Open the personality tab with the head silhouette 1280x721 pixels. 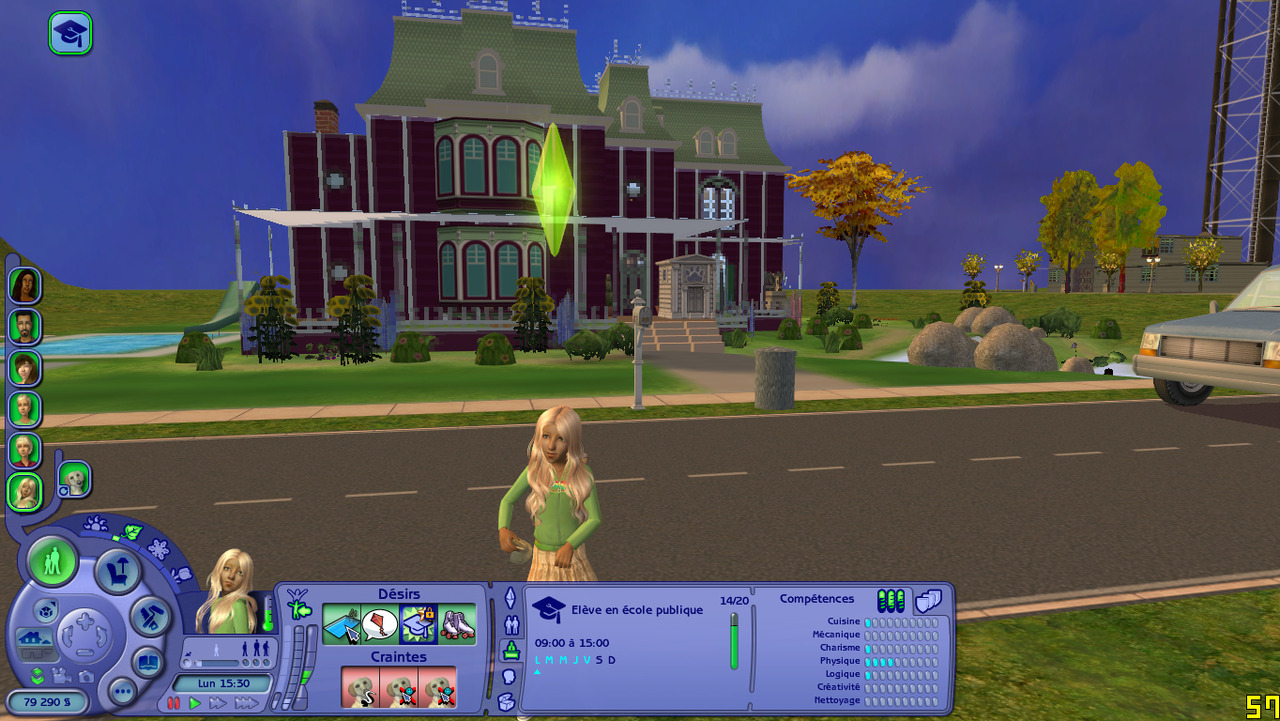508,676
